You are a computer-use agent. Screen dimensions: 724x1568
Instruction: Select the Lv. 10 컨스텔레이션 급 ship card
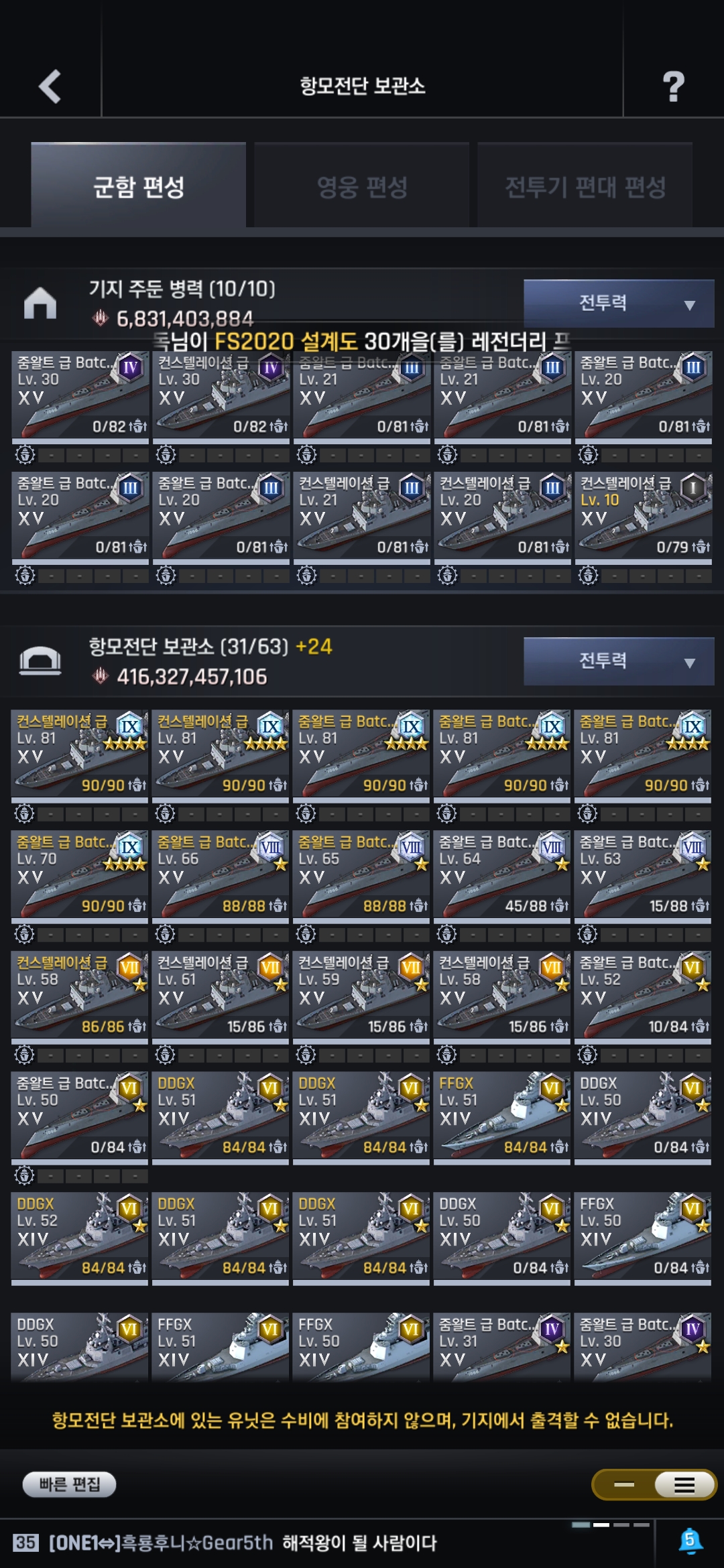tap(643, 516)
